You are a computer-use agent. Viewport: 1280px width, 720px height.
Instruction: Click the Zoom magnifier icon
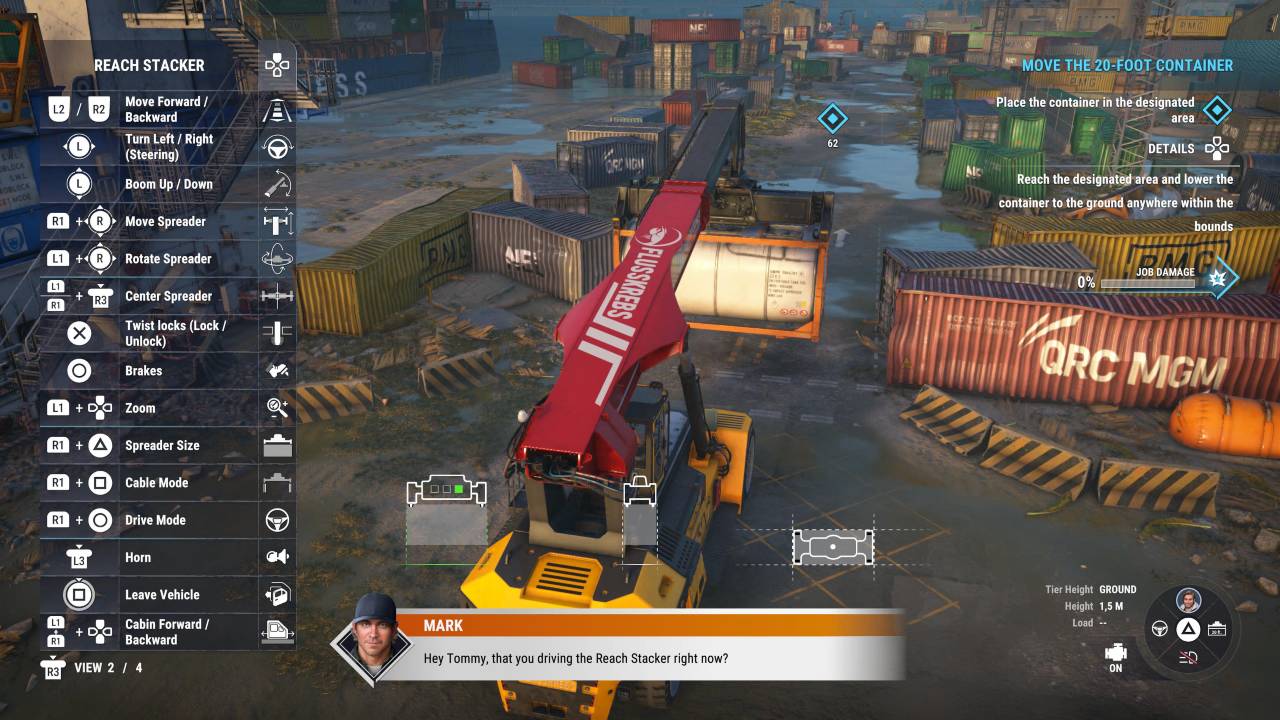[x=277, y=408]
